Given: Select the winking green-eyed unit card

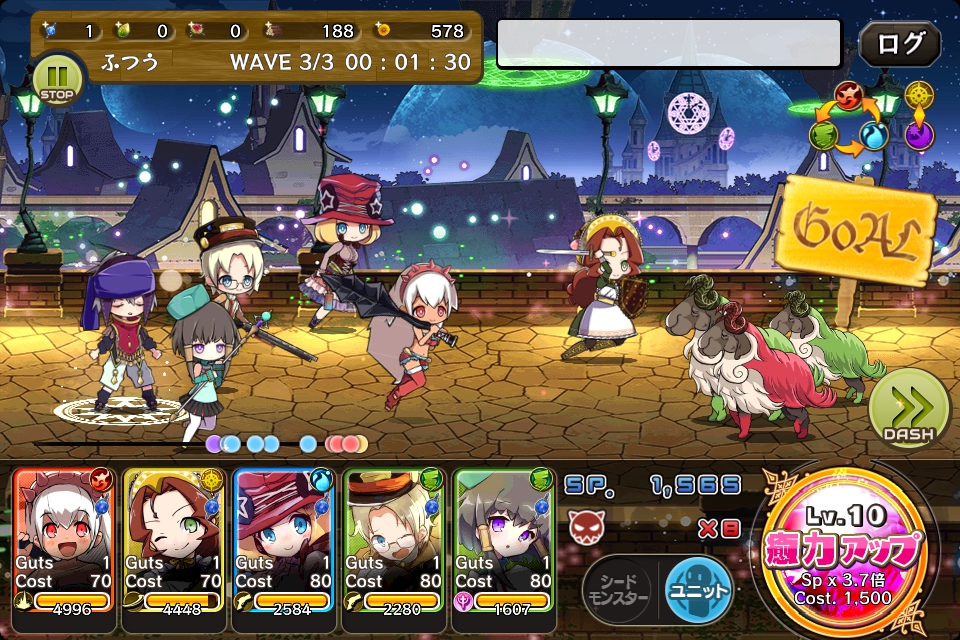Looking at the screenshot, I should tap(173, 540).
